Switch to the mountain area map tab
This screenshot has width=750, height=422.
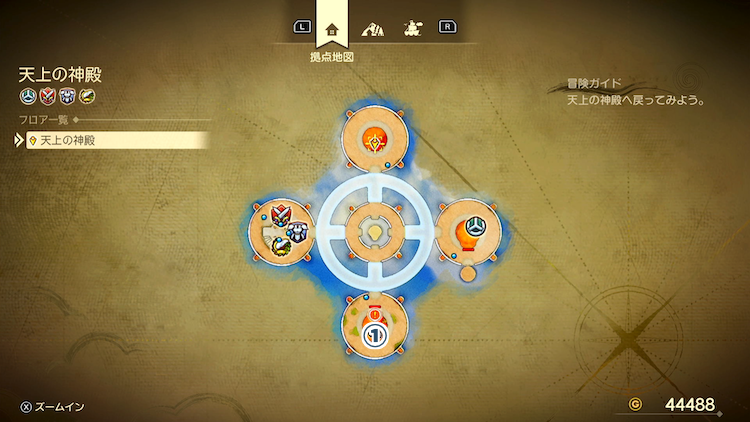point(374,28)
